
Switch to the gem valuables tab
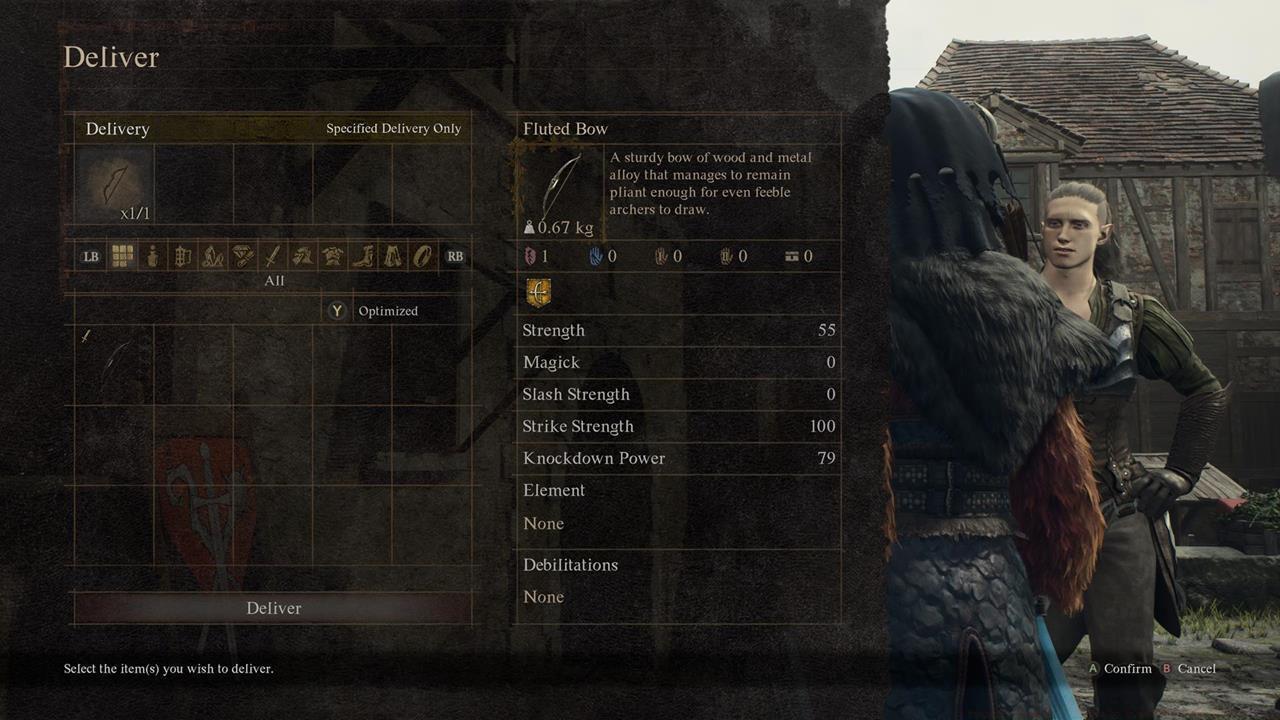[x=243, y=256]
